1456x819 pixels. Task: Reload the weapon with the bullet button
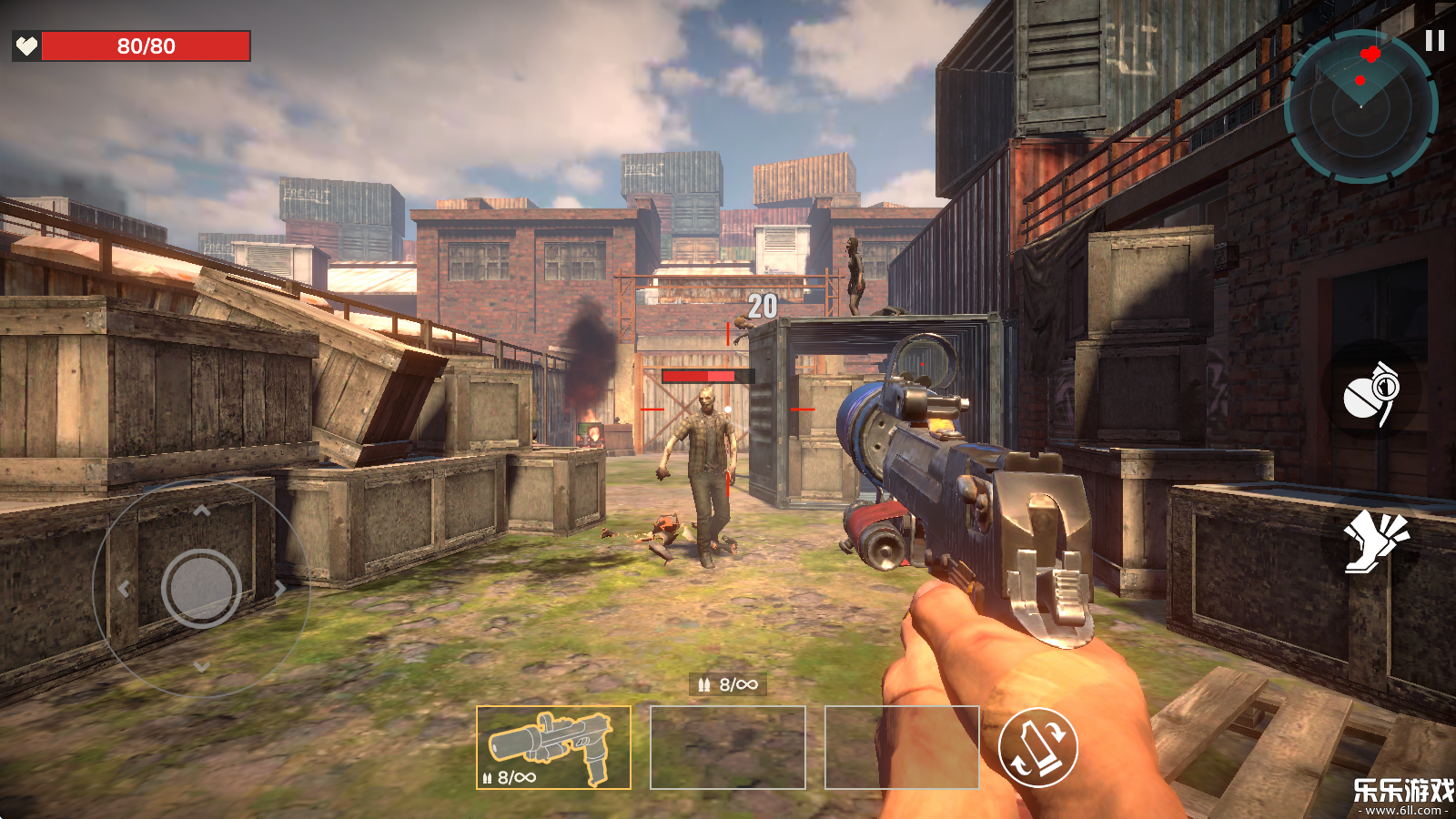point(1038,747)
